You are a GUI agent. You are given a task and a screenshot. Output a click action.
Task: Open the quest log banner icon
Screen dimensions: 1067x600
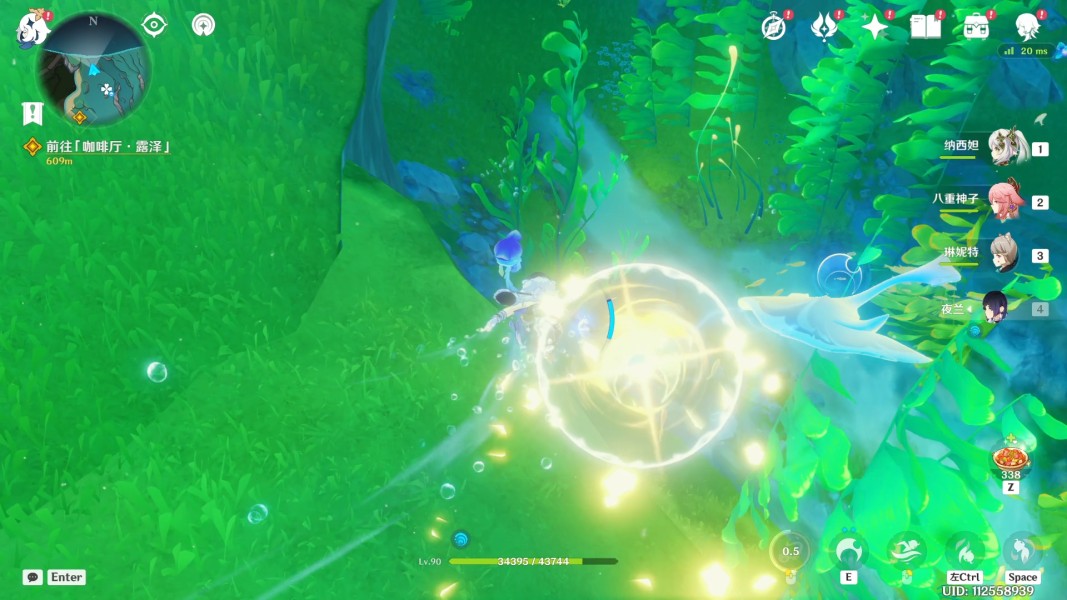coord(33,113)
